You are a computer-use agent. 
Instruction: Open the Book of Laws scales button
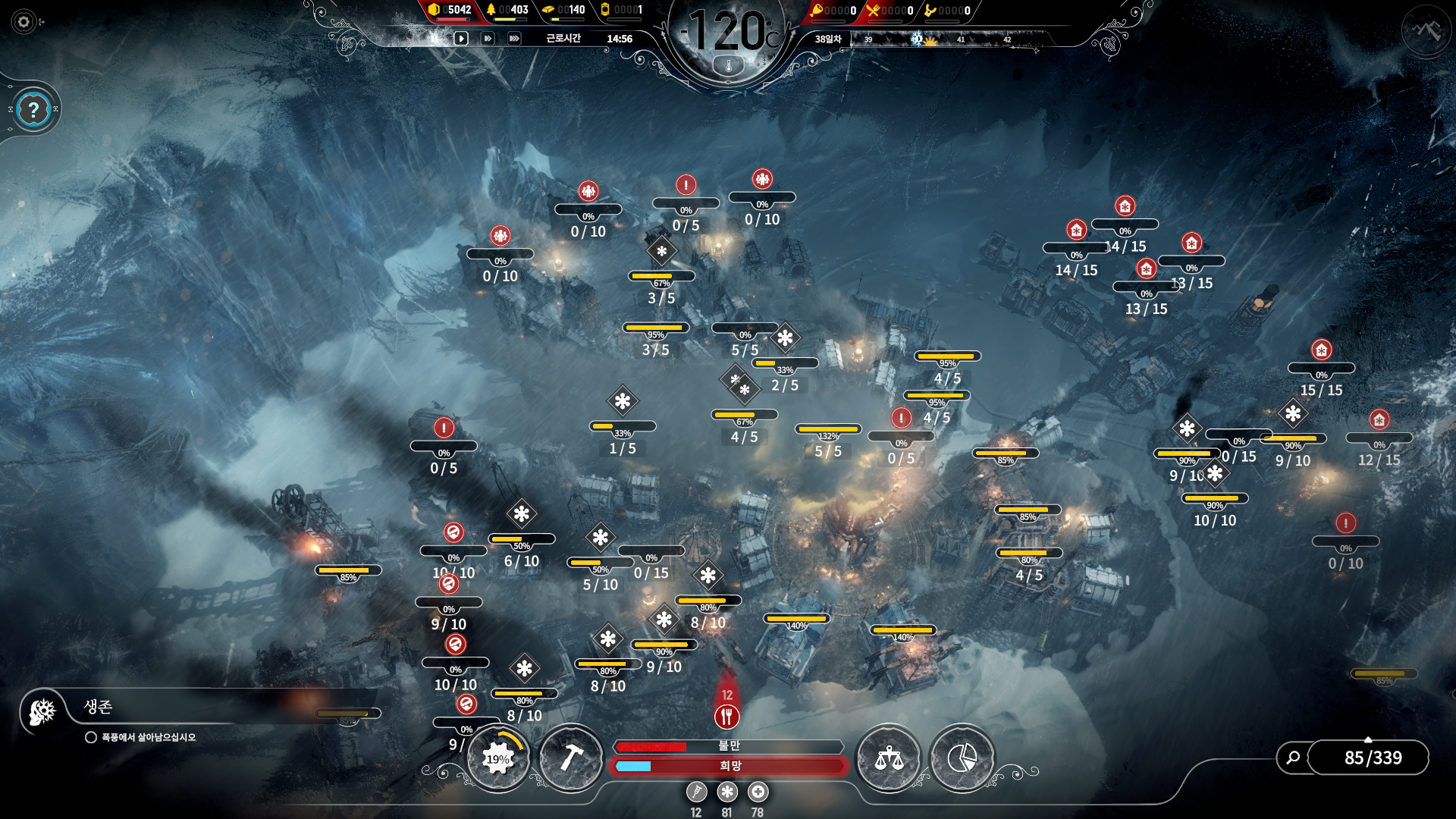[x=889, y=758]
